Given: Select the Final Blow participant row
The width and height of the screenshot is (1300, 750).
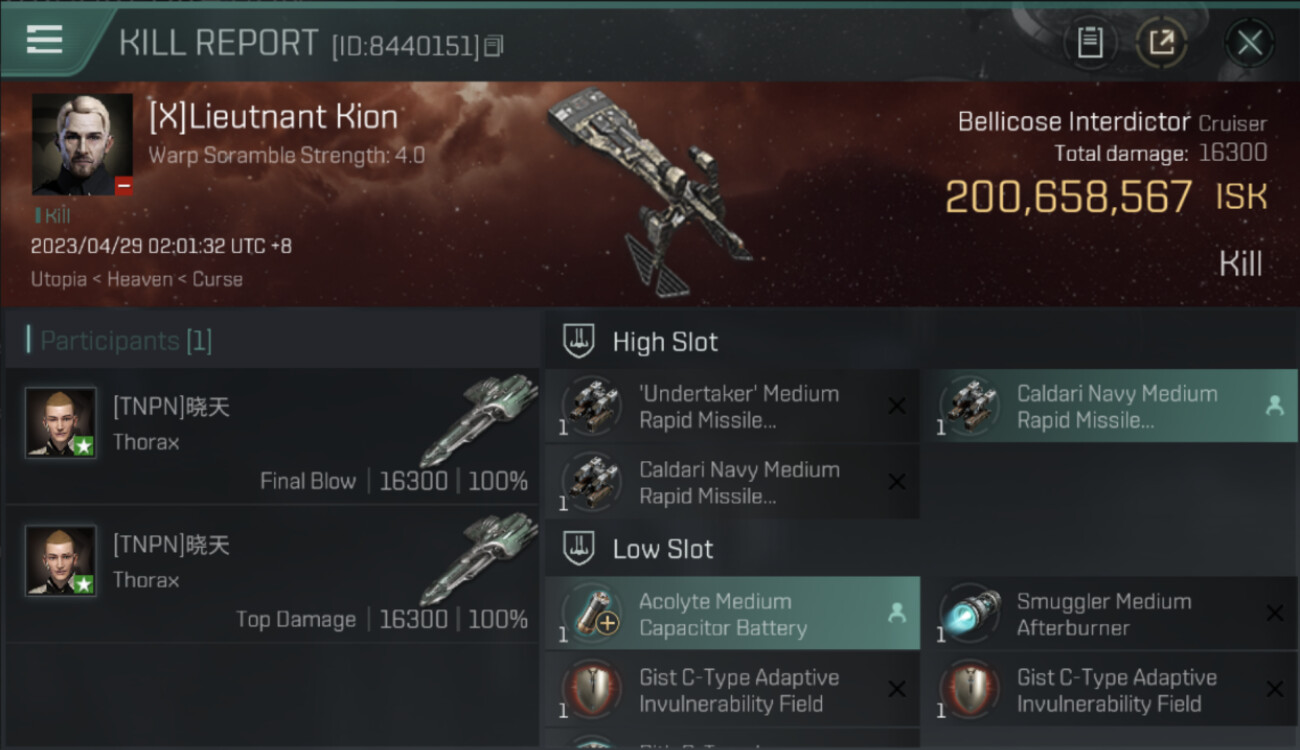Looking at the screenshot, I should pyautogui.click(x=272, y=436).
